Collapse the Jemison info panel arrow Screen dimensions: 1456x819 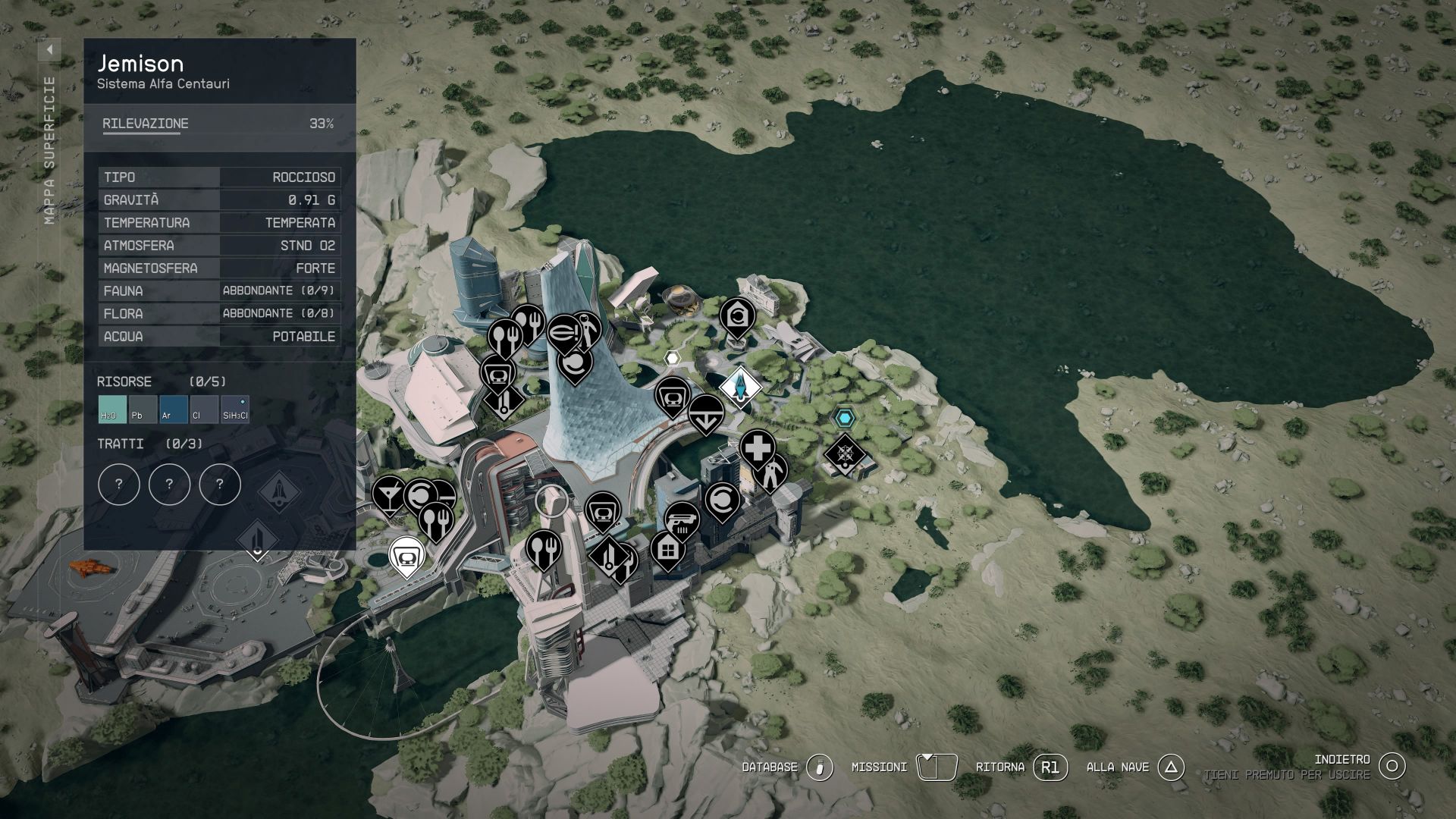[x=49, y=50]
